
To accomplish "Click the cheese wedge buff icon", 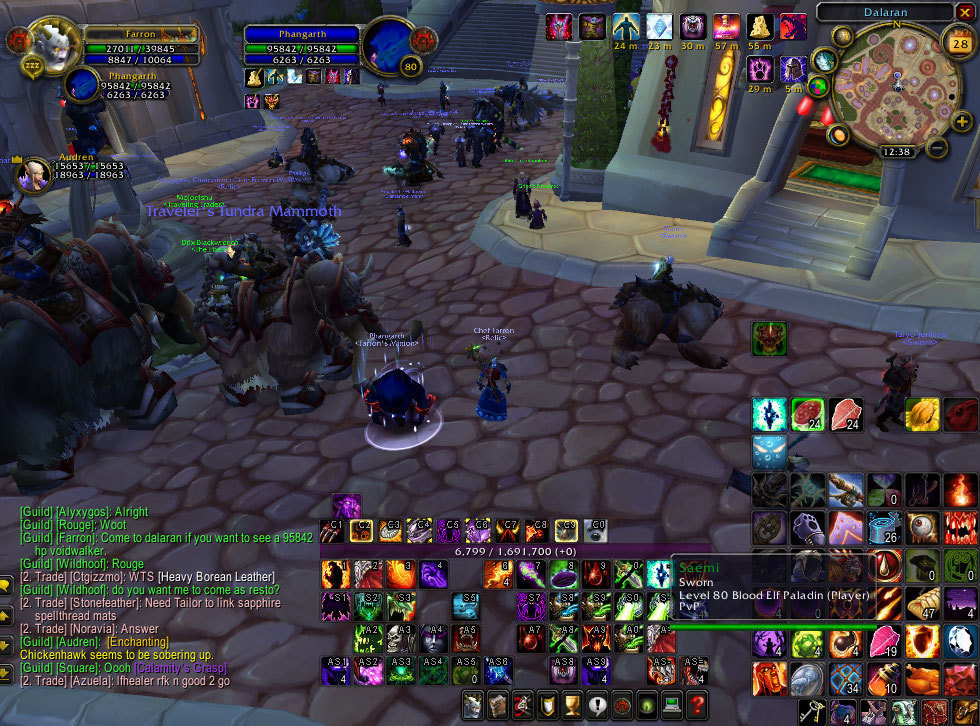I will coord(761,27).
